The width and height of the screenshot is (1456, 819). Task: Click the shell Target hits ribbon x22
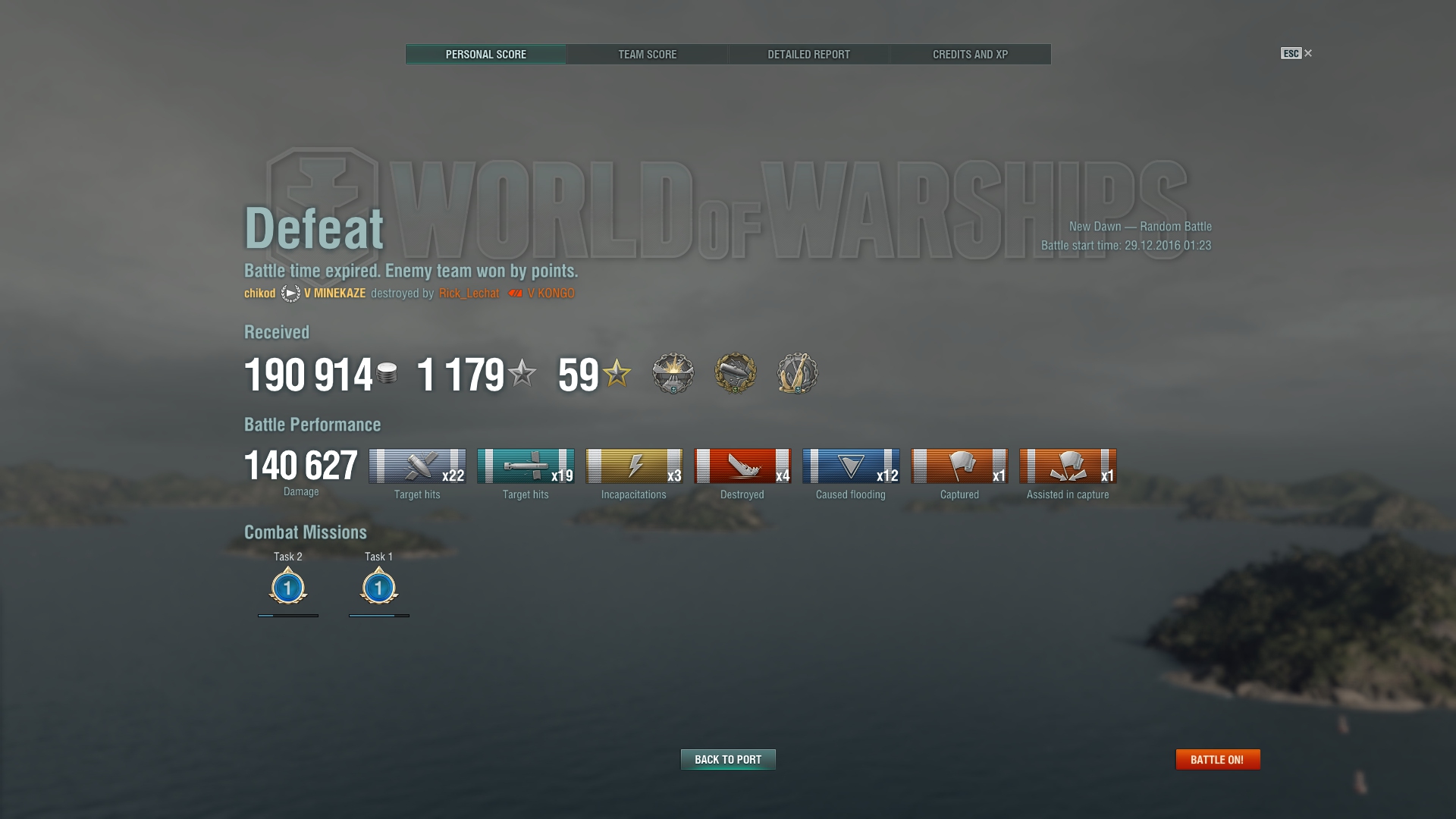(417, 466)
